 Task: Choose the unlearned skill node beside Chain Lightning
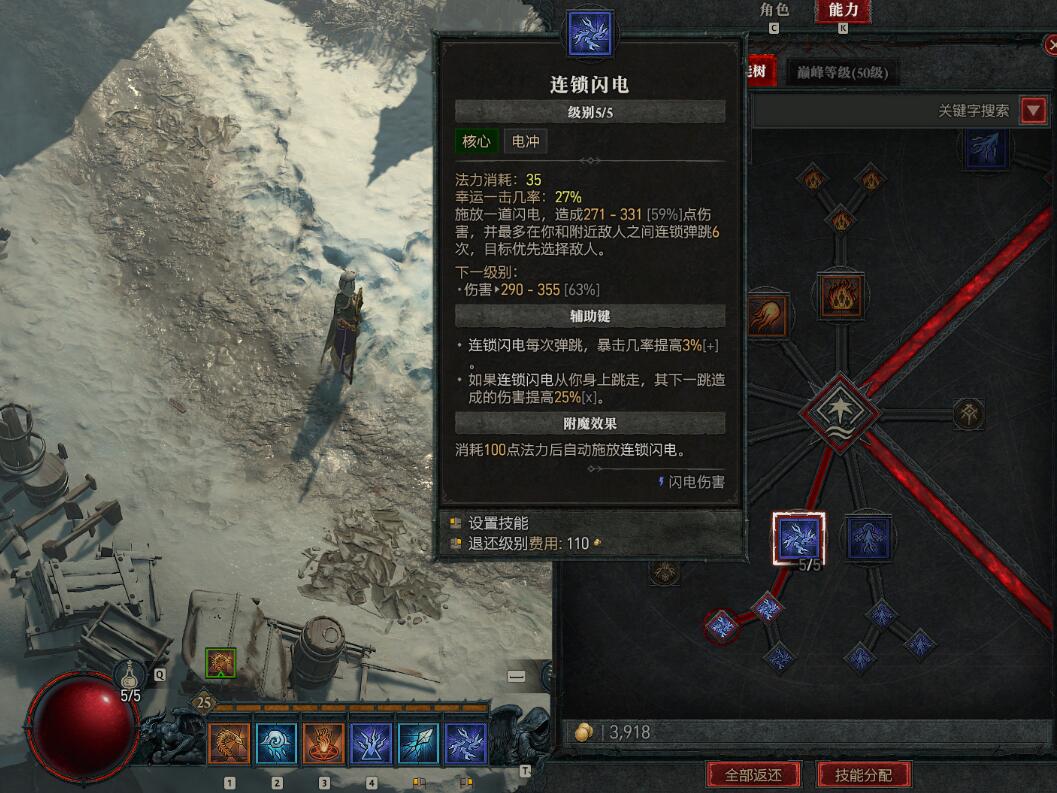point(869,538)
